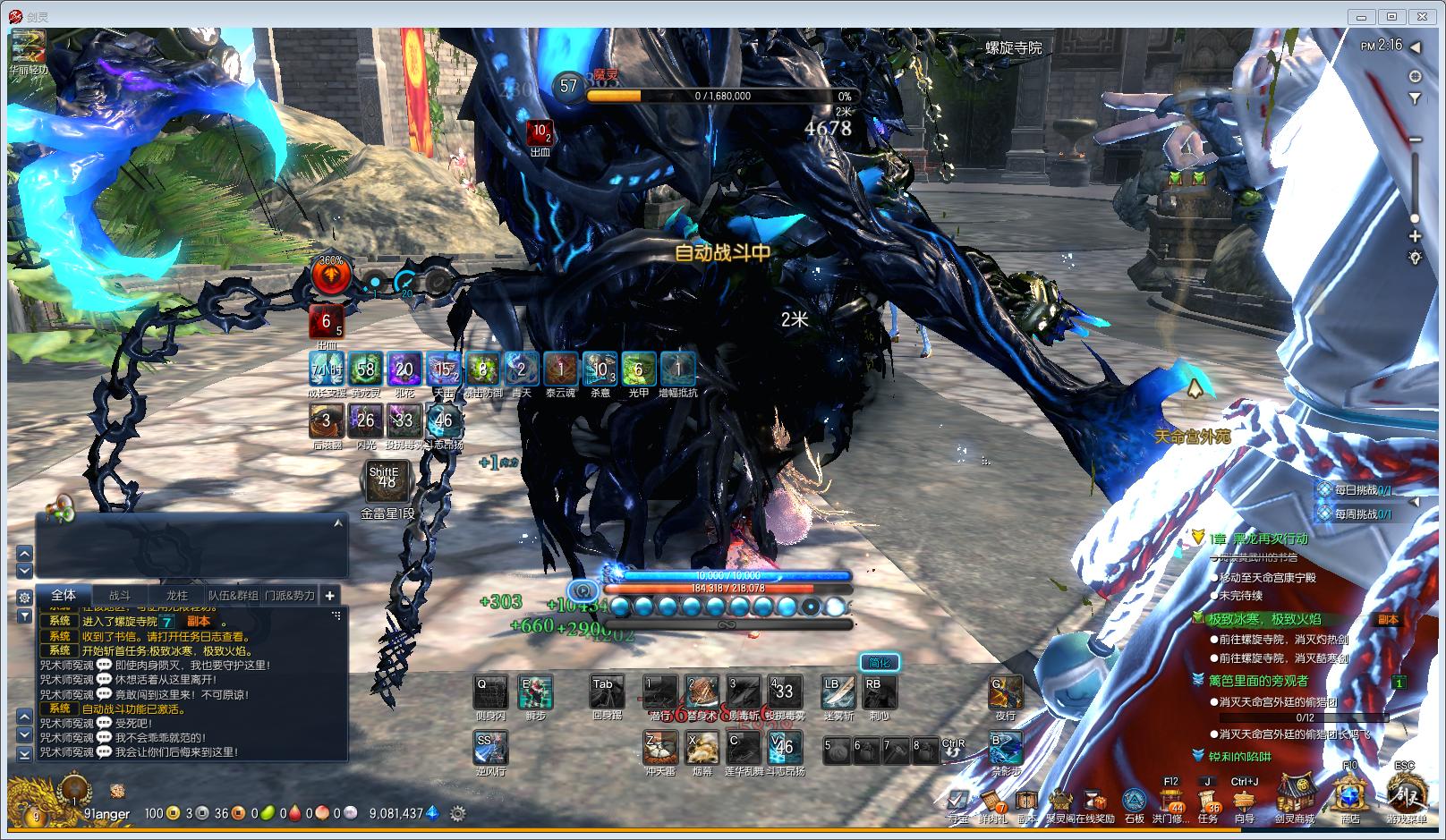
Task: Use the 烟幕 smoke skill
Action: [x=702, y=748]
